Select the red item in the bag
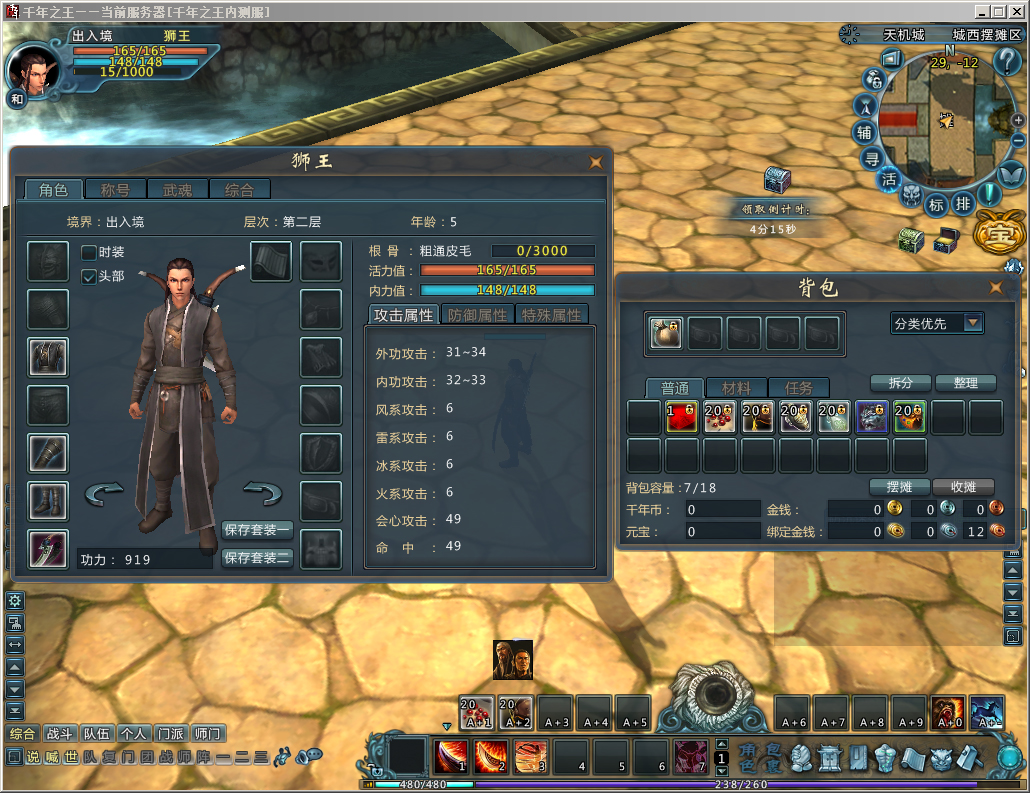The height and width of the screenshot is (793, 1030). pos(682,417)
